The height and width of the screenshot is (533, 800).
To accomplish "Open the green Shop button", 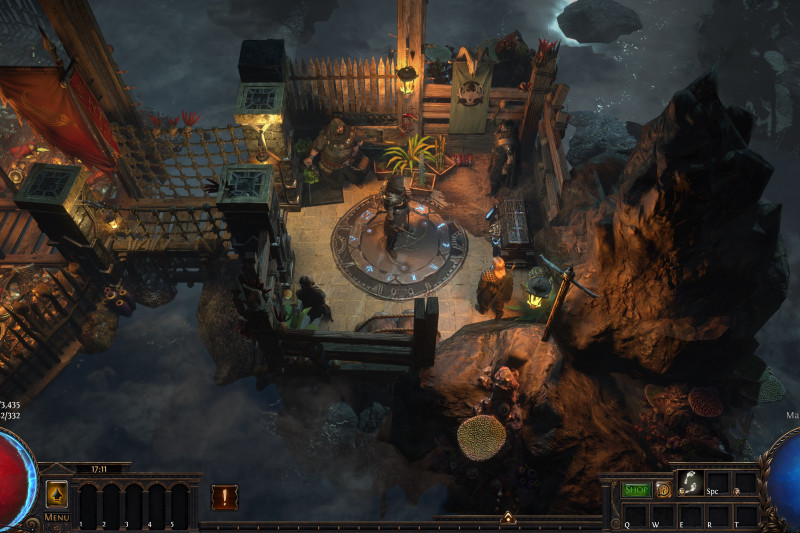I will tap(637, 490).
